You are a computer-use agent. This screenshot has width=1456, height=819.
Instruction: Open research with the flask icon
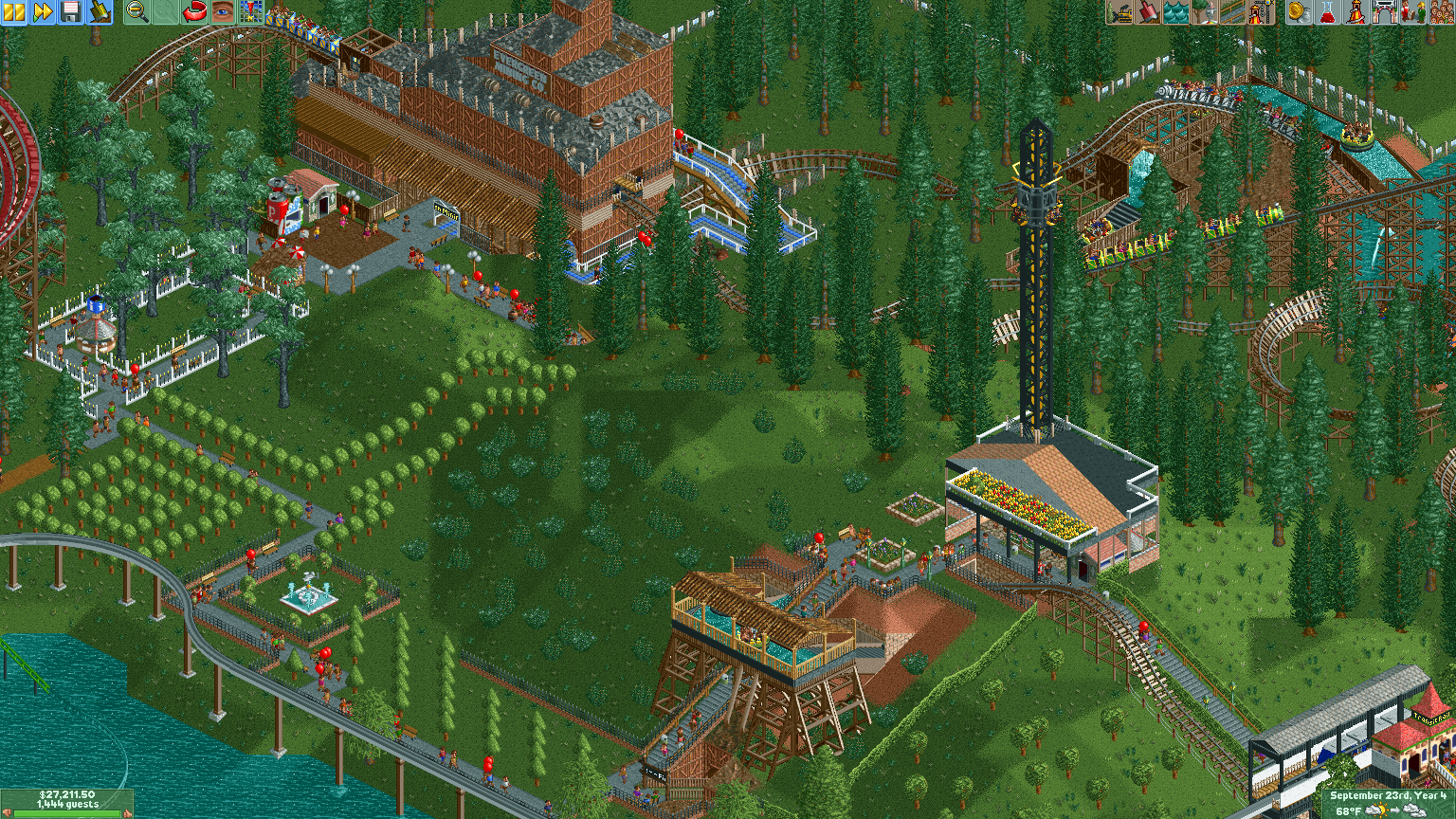coord(1329,13)
